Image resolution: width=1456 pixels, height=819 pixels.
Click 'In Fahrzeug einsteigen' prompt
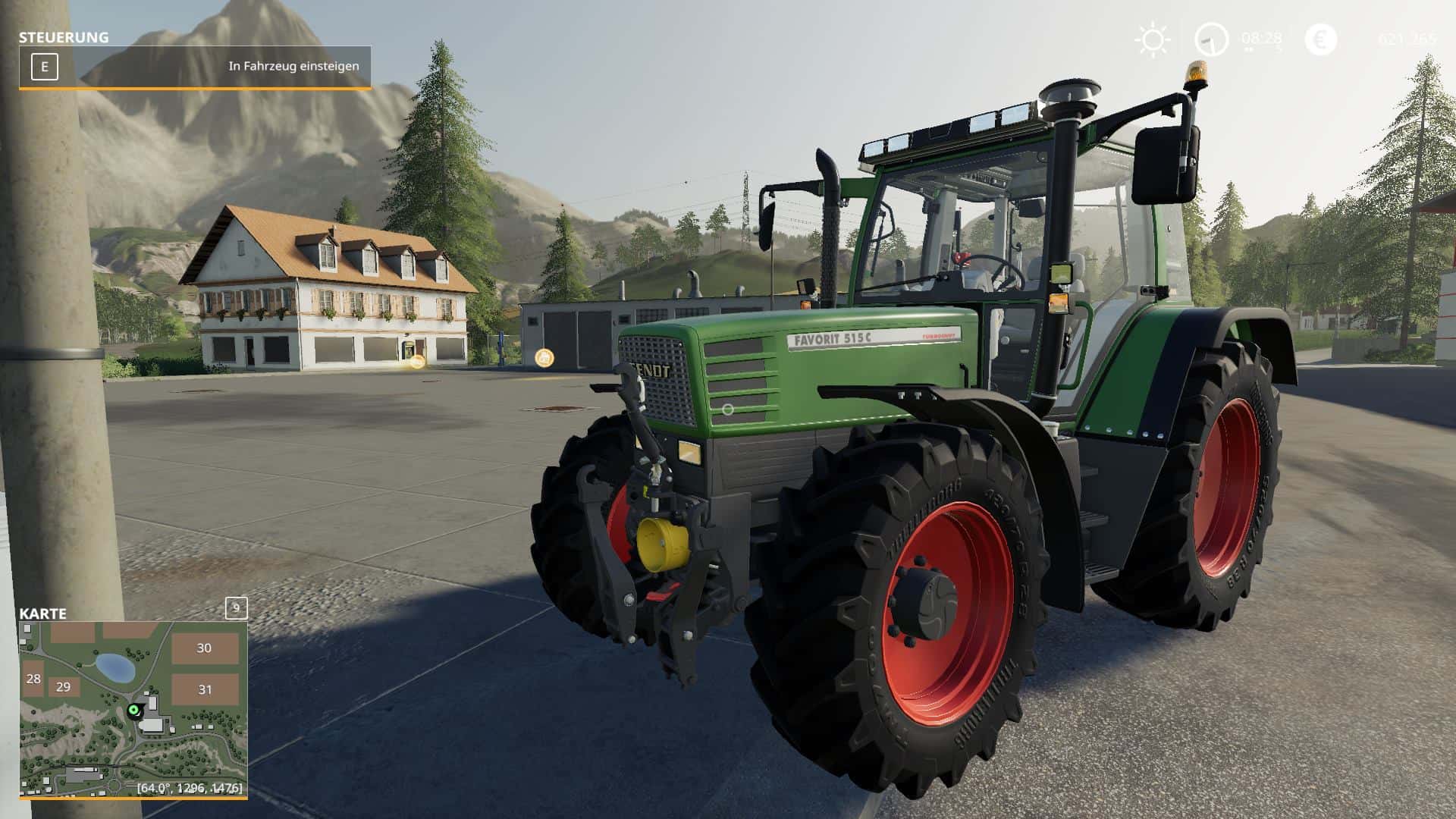(294, 67)
